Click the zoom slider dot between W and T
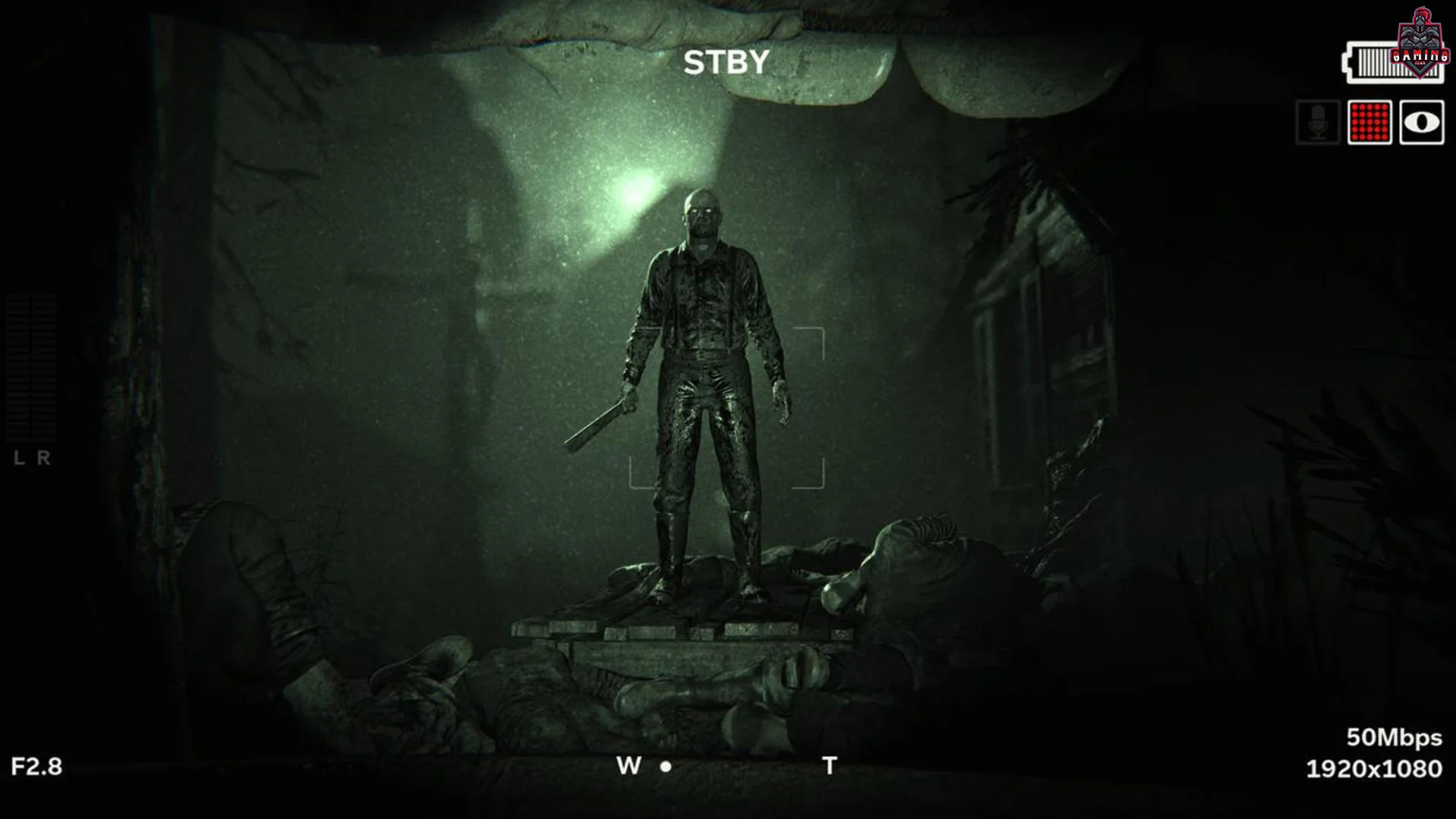Screen dimensions: 1456x819 [x=666, y=767]
